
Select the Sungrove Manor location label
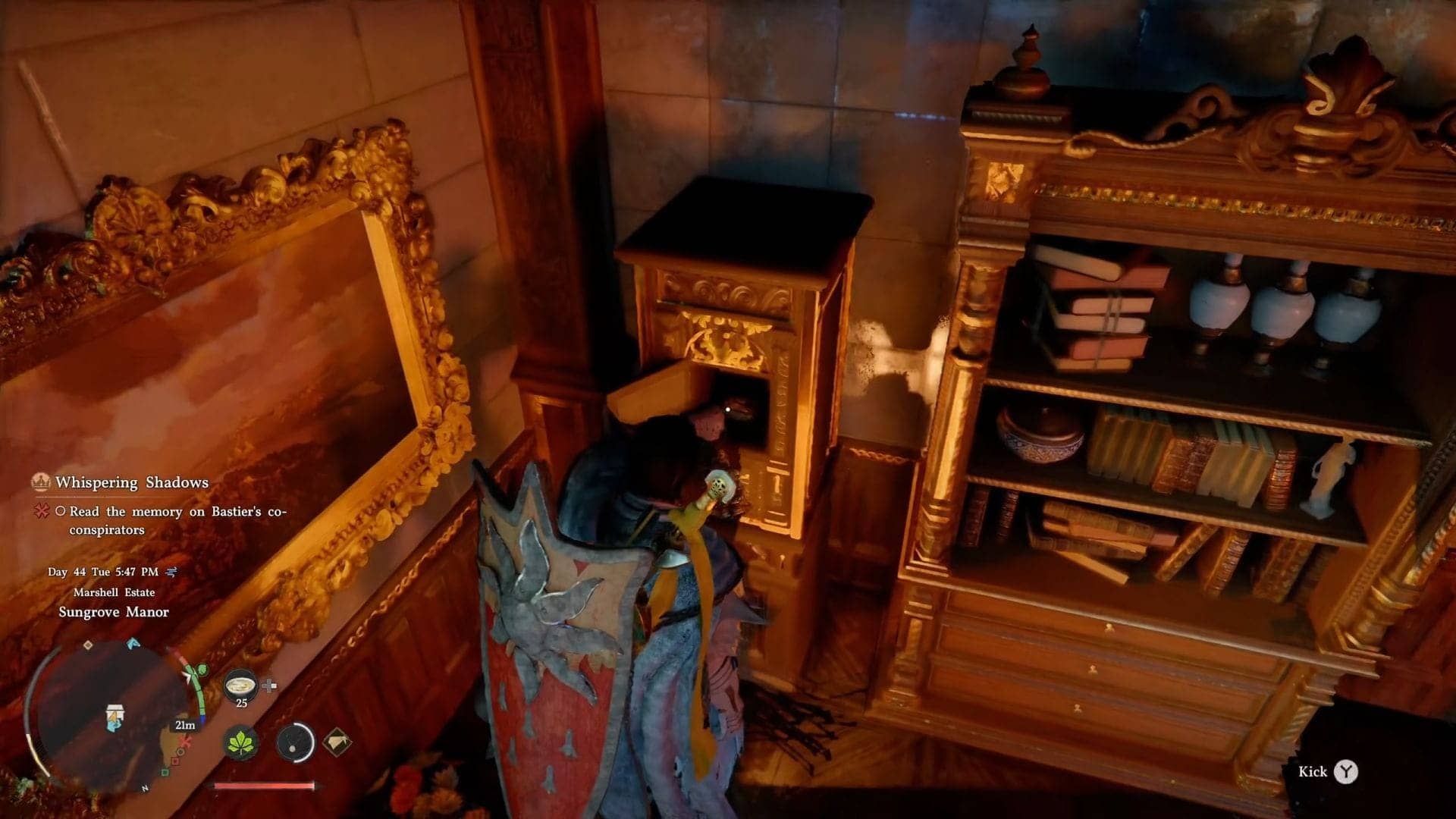coord(115,611)
